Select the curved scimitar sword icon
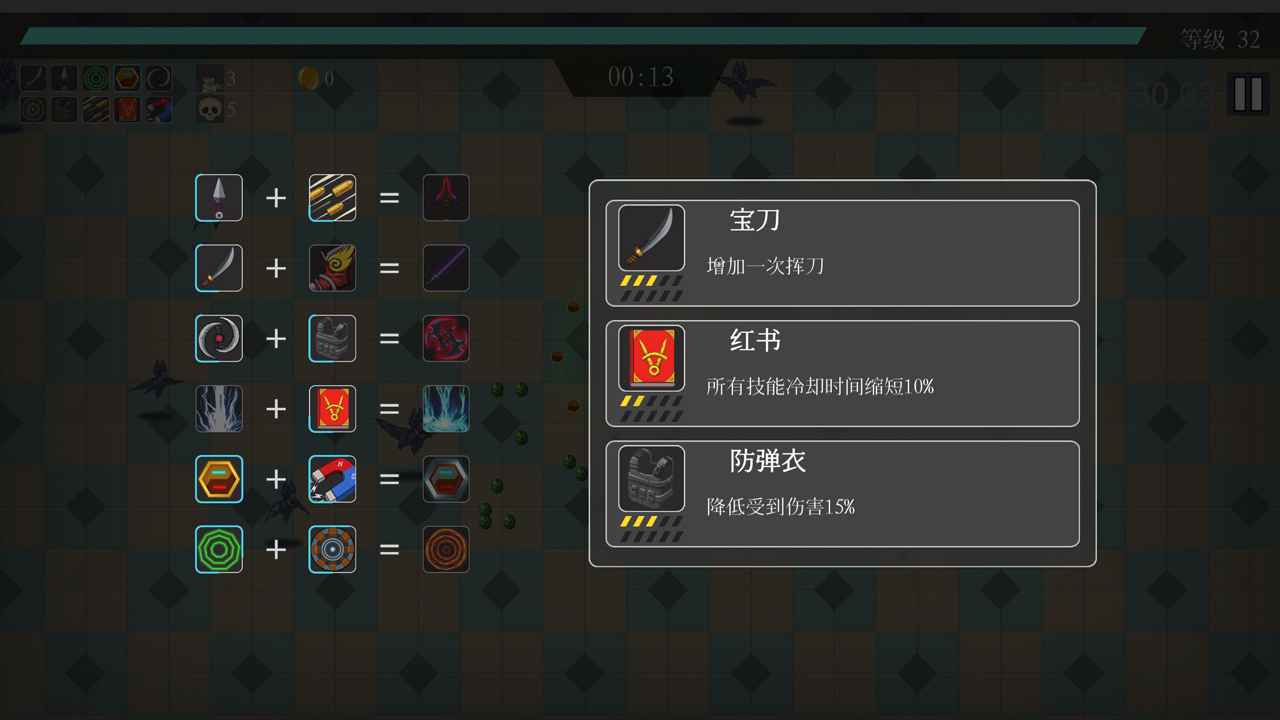The height and width of the screenshot is (720, 1280). click(218, 268)
